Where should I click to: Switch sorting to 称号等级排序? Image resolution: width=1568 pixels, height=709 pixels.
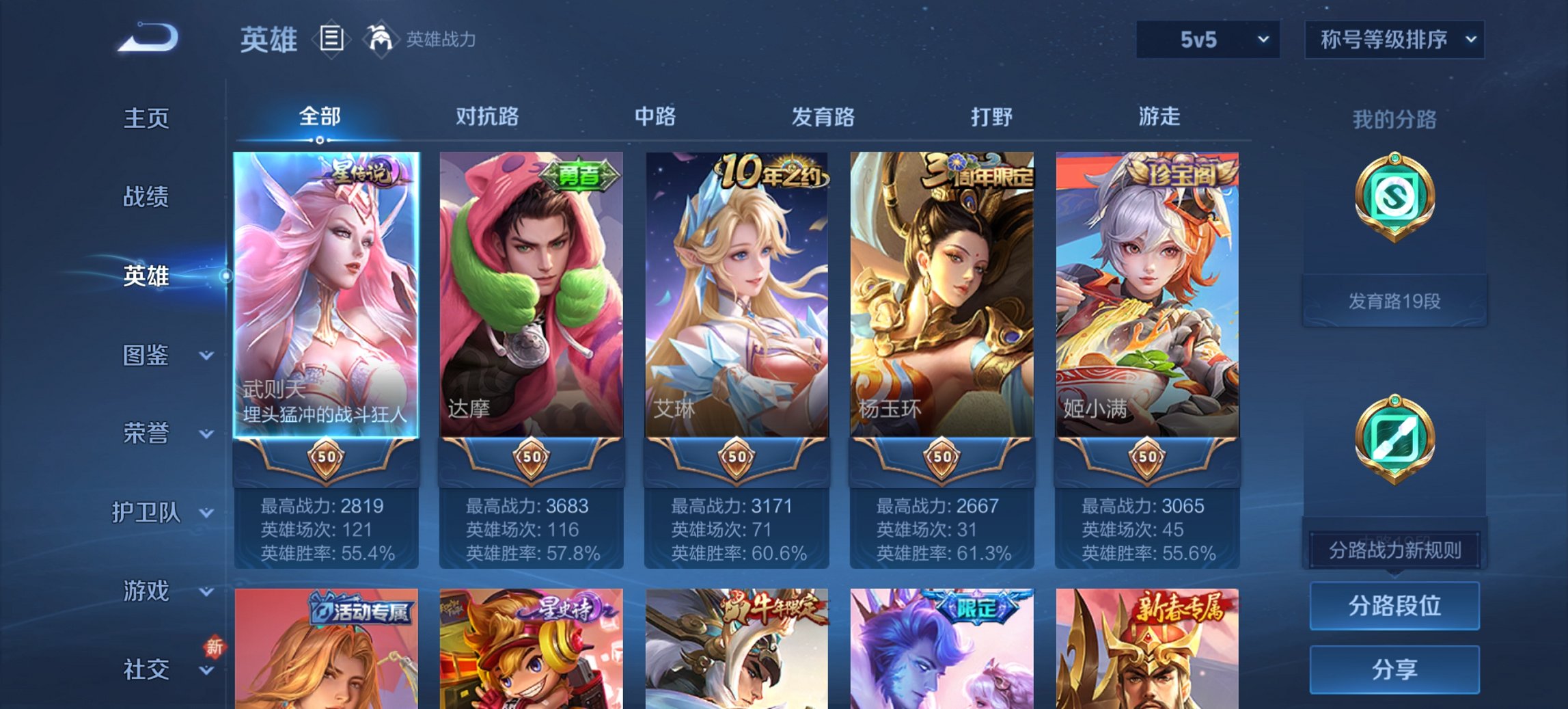1394,40
